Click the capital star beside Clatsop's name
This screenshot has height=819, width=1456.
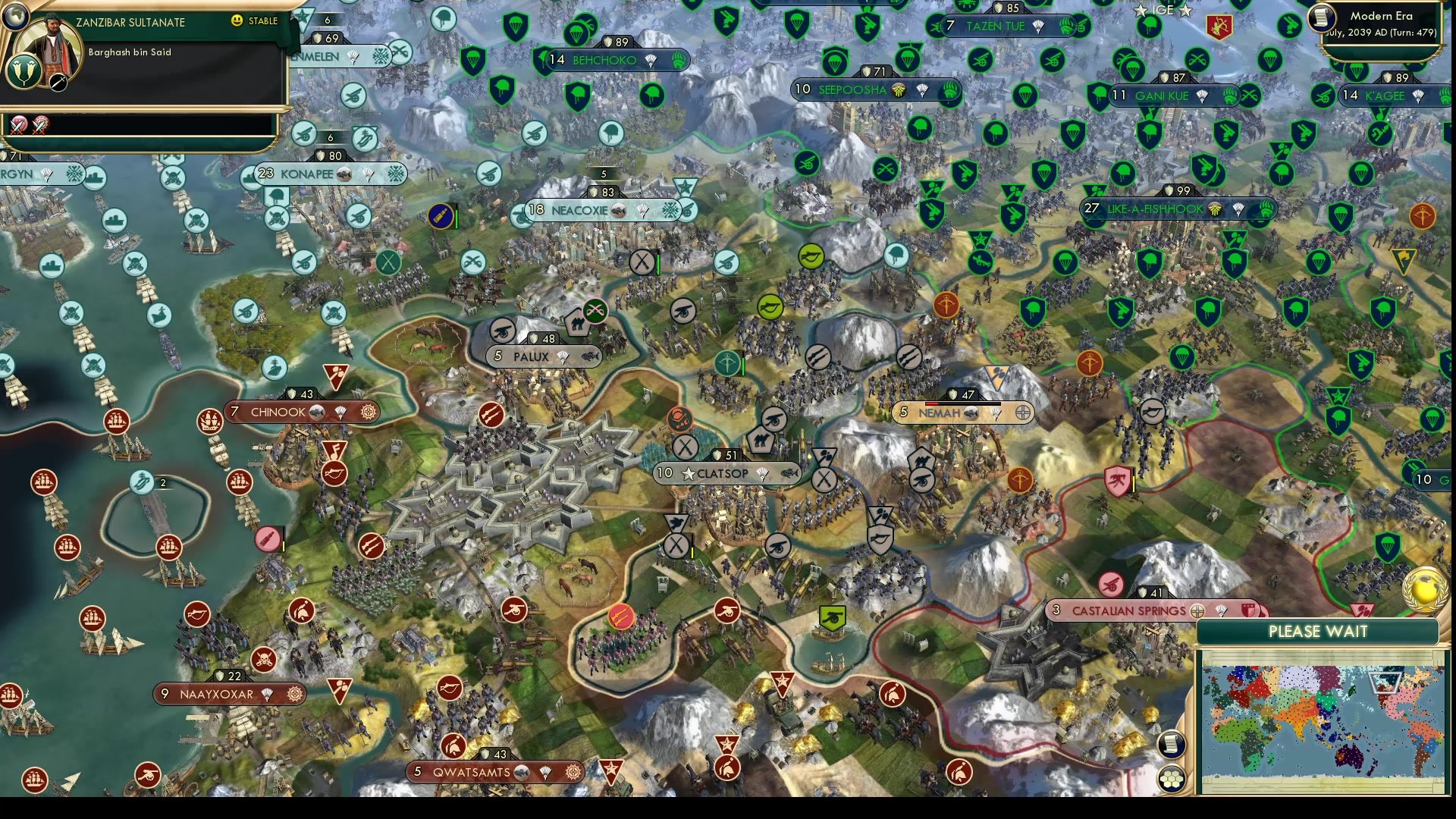coord(689,473)
